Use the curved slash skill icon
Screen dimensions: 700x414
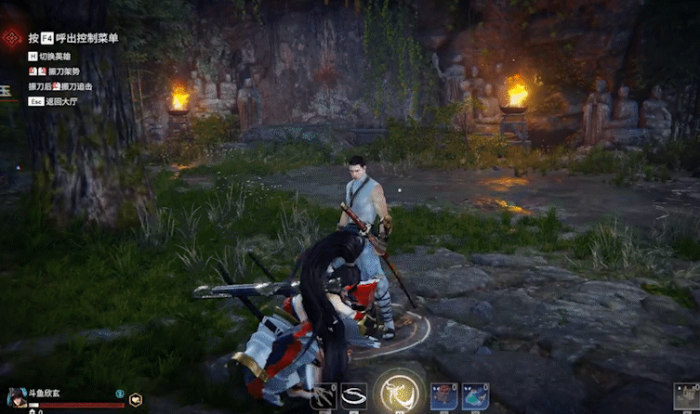(353, 396)
